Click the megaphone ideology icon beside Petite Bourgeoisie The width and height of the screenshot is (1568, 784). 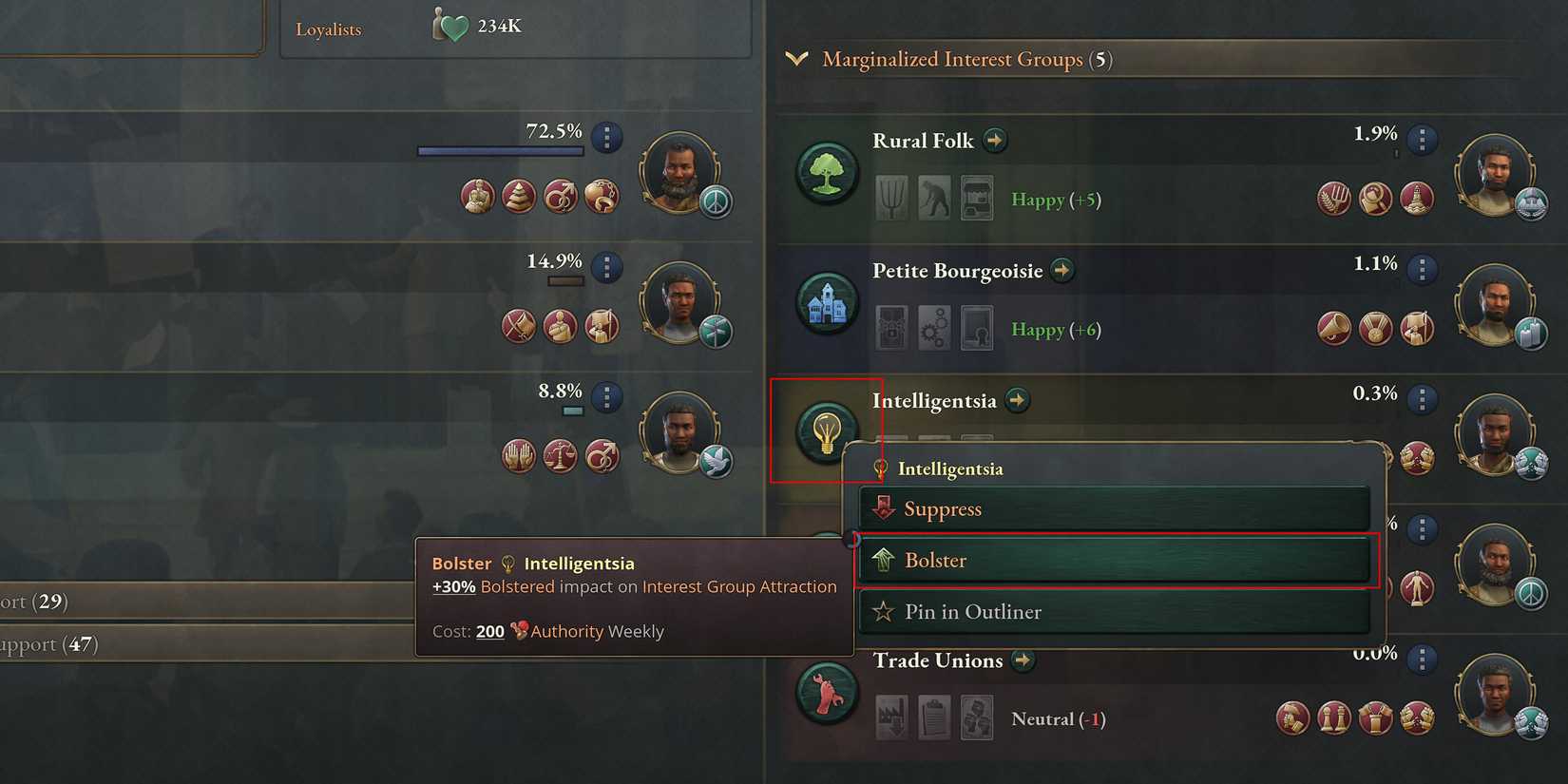tap(1334, 328)
